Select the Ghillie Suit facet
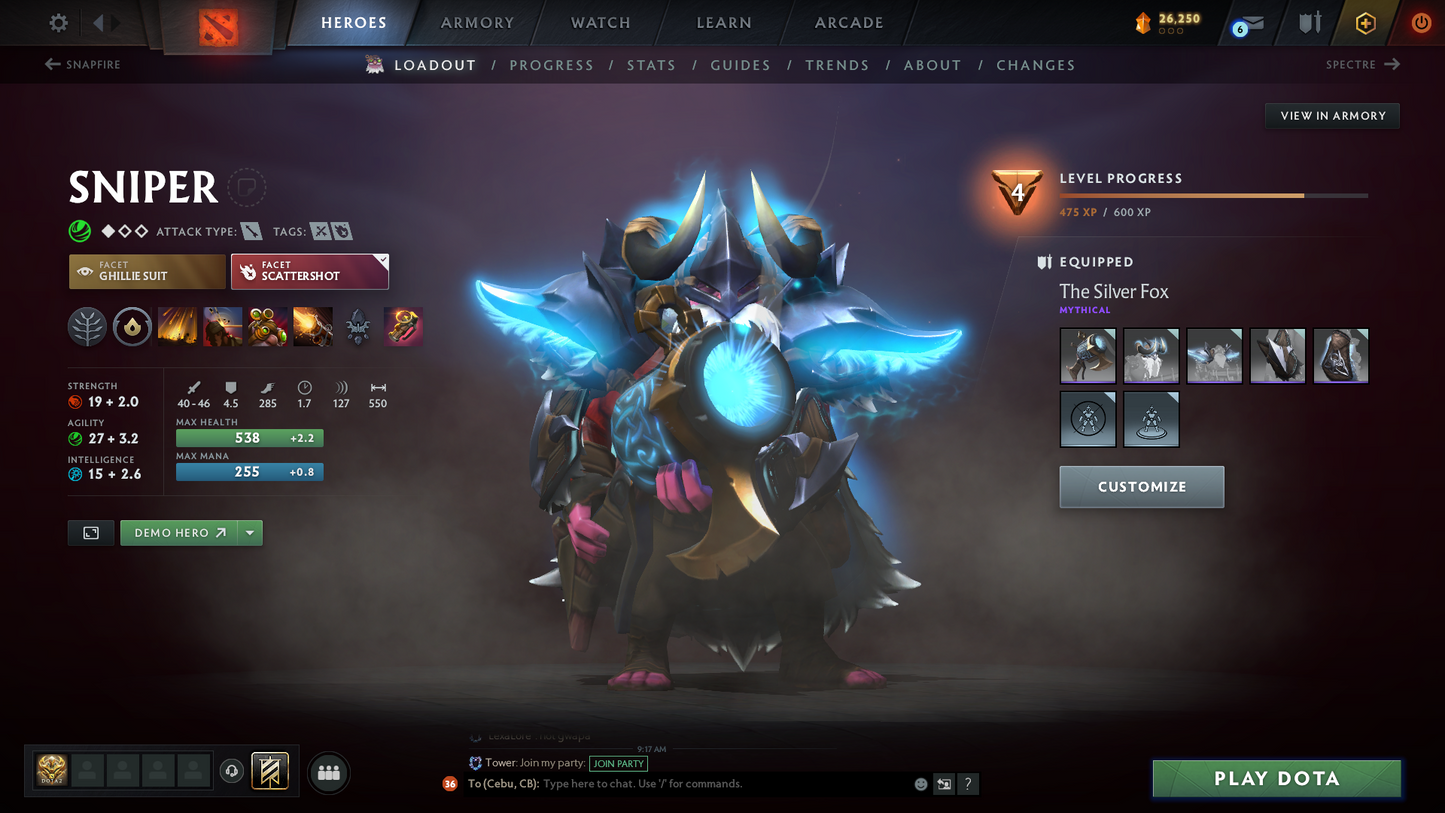Image resolution: width=1445 pixels, height=813 pixels. coord(146,271)
